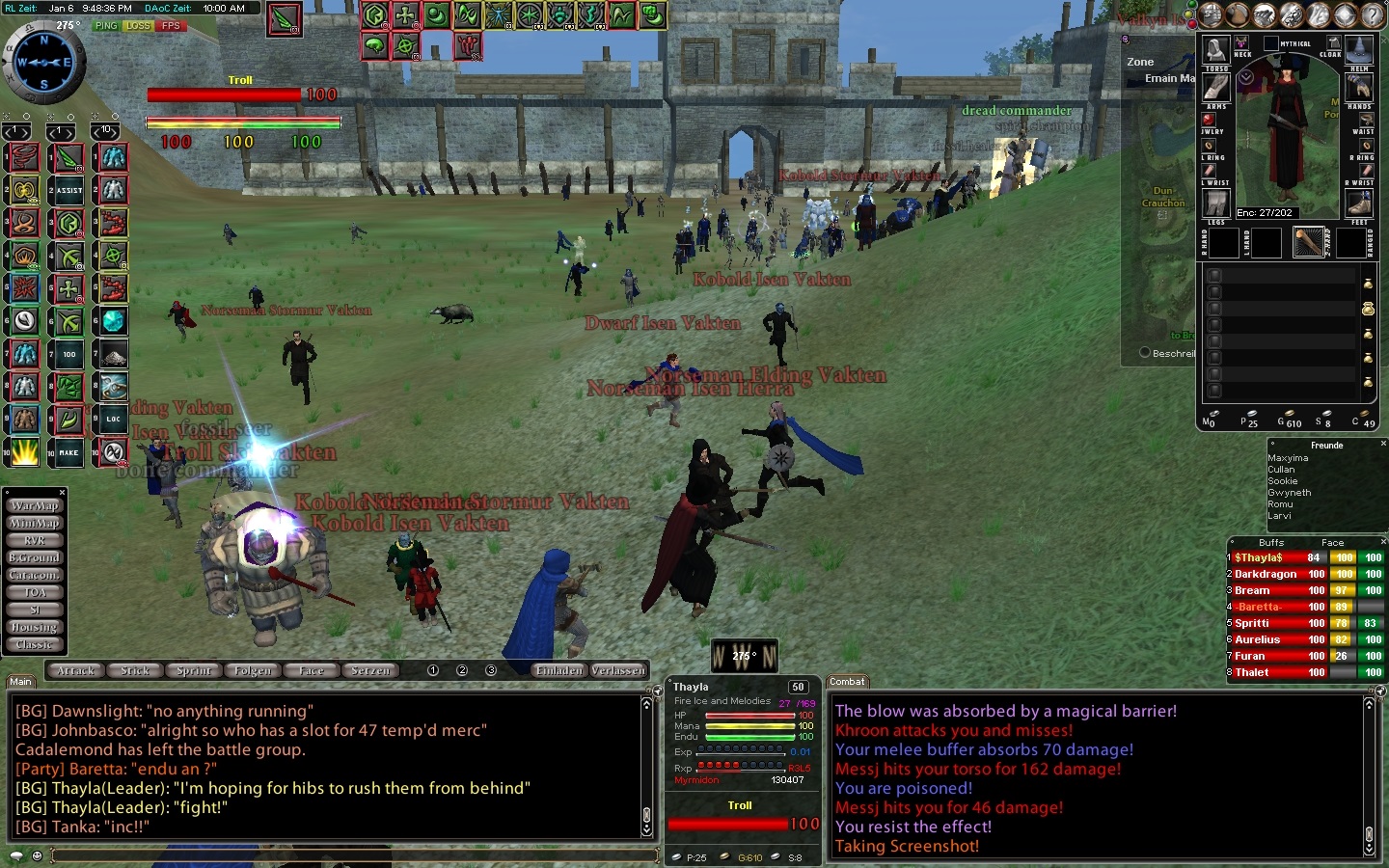The width and height of the screenshot is (1389, 868).
Task: Switch to the Combat log tab
Action: tap(847, 682)
